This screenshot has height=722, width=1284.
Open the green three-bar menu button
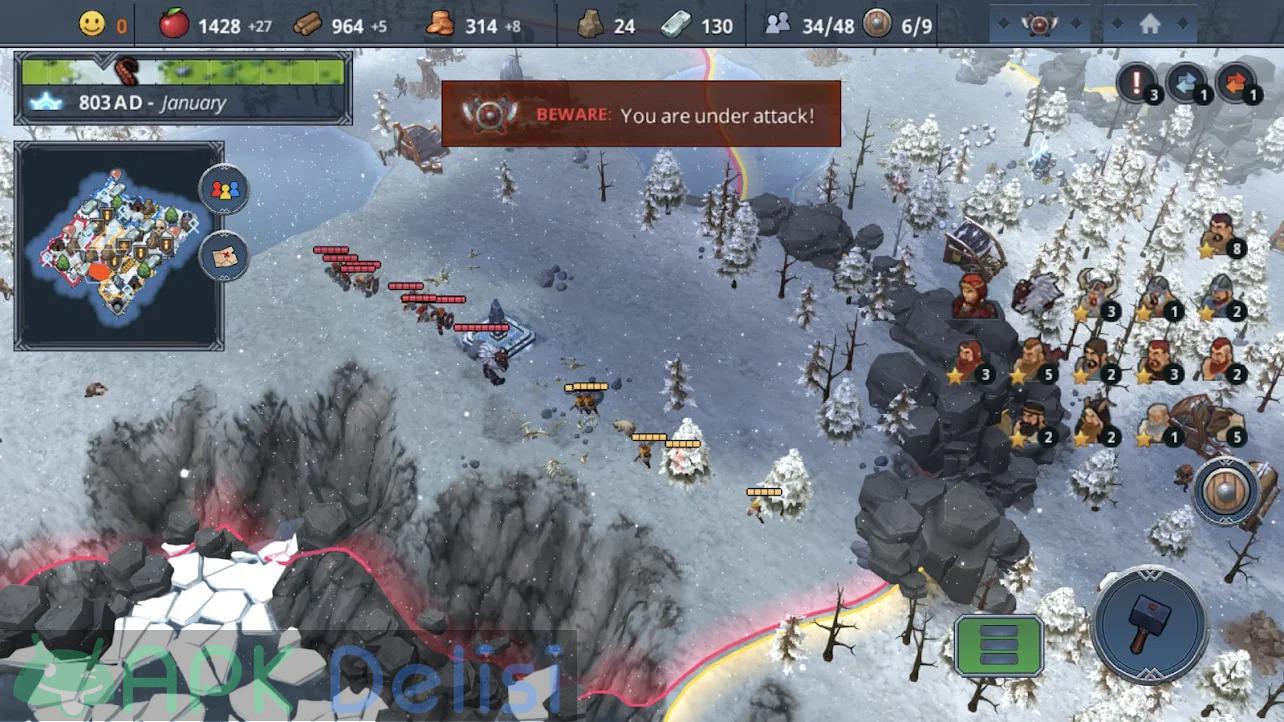(x=998, y=645)
